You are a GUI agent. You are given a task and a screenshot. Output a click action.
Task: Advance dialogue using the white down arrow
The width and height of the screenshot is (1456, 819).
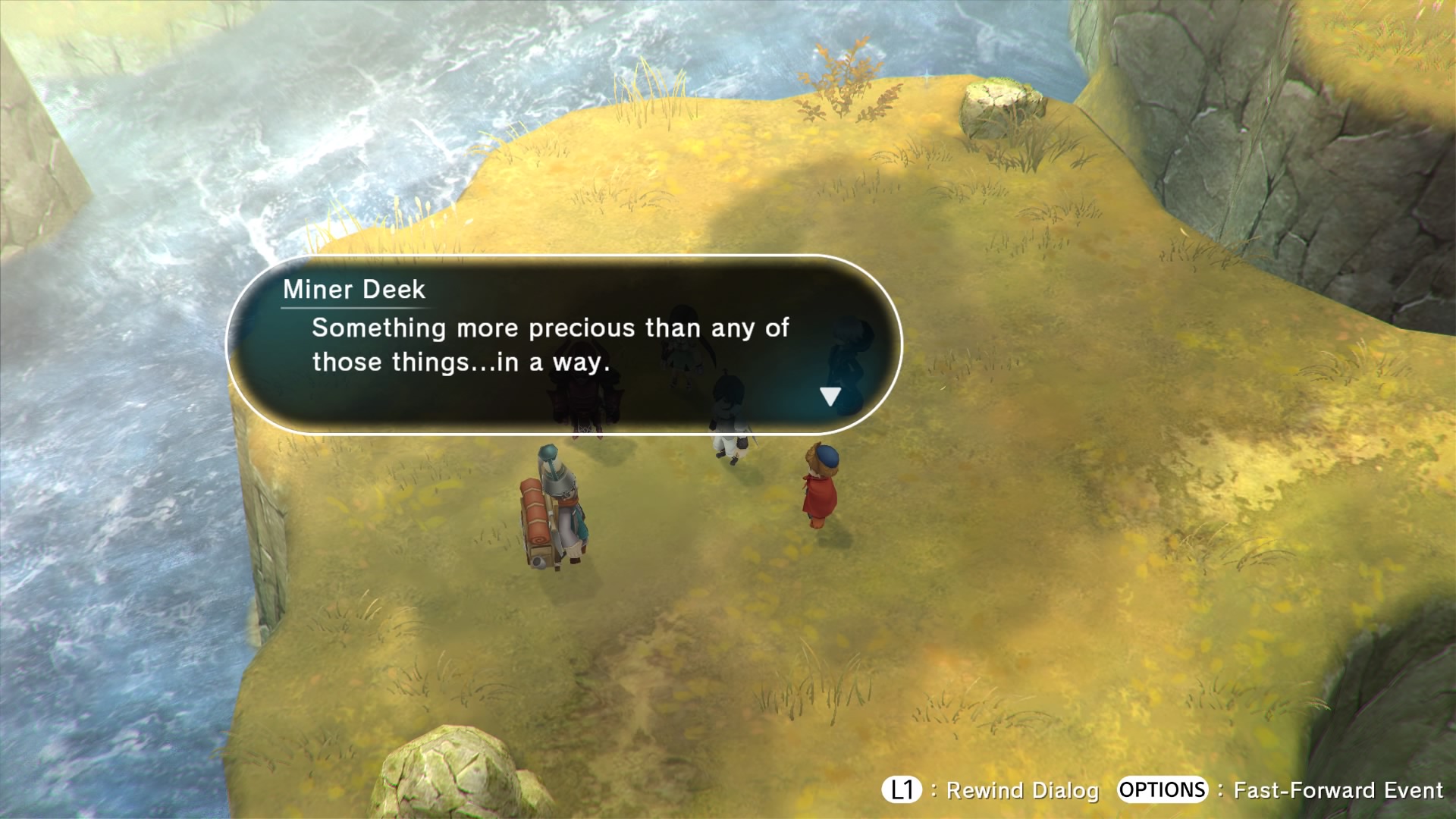830,397
